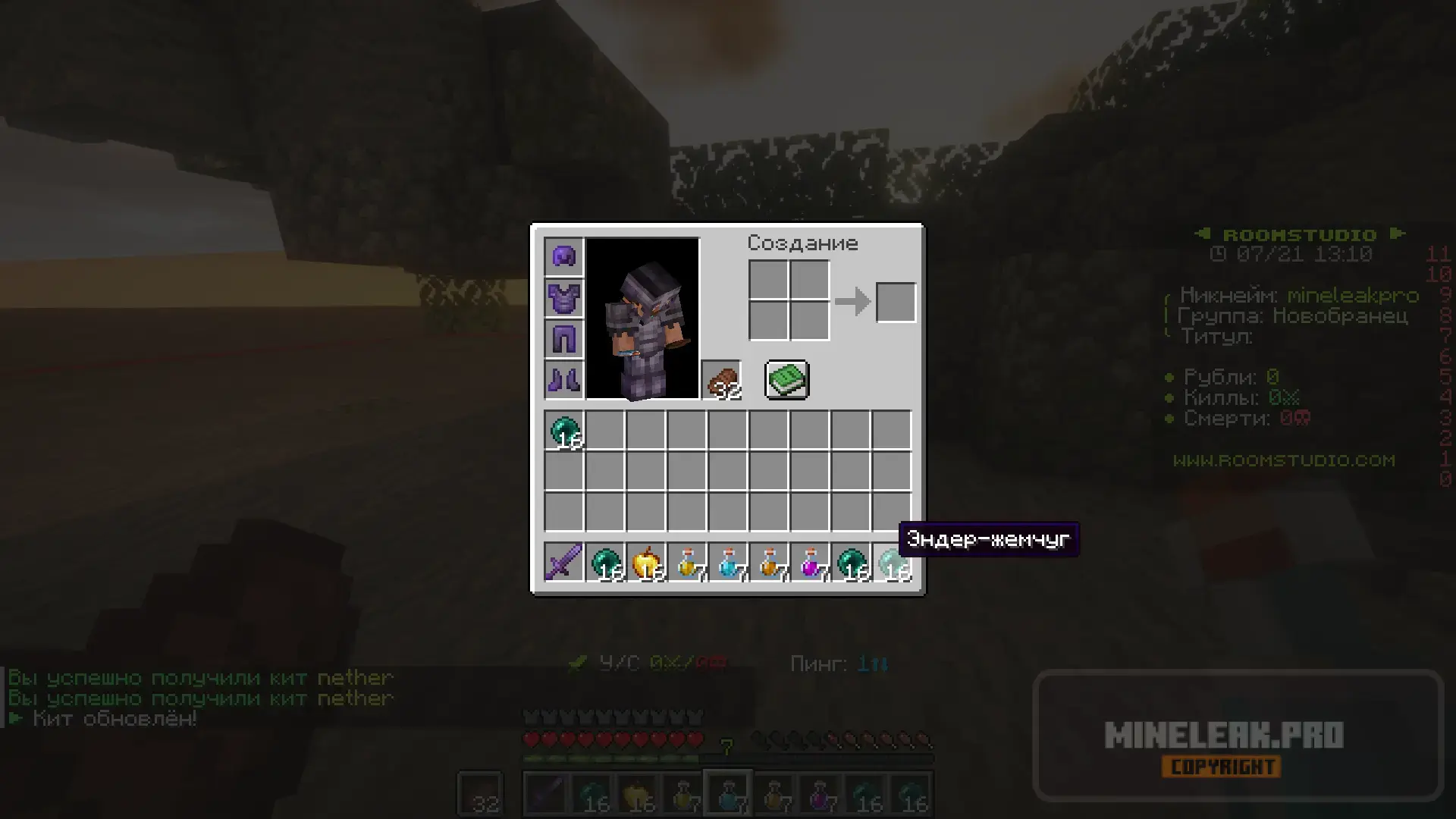Select the light blue splash potion
Image resolution: width=1456 pixels, height=819 pixels.
728,563
